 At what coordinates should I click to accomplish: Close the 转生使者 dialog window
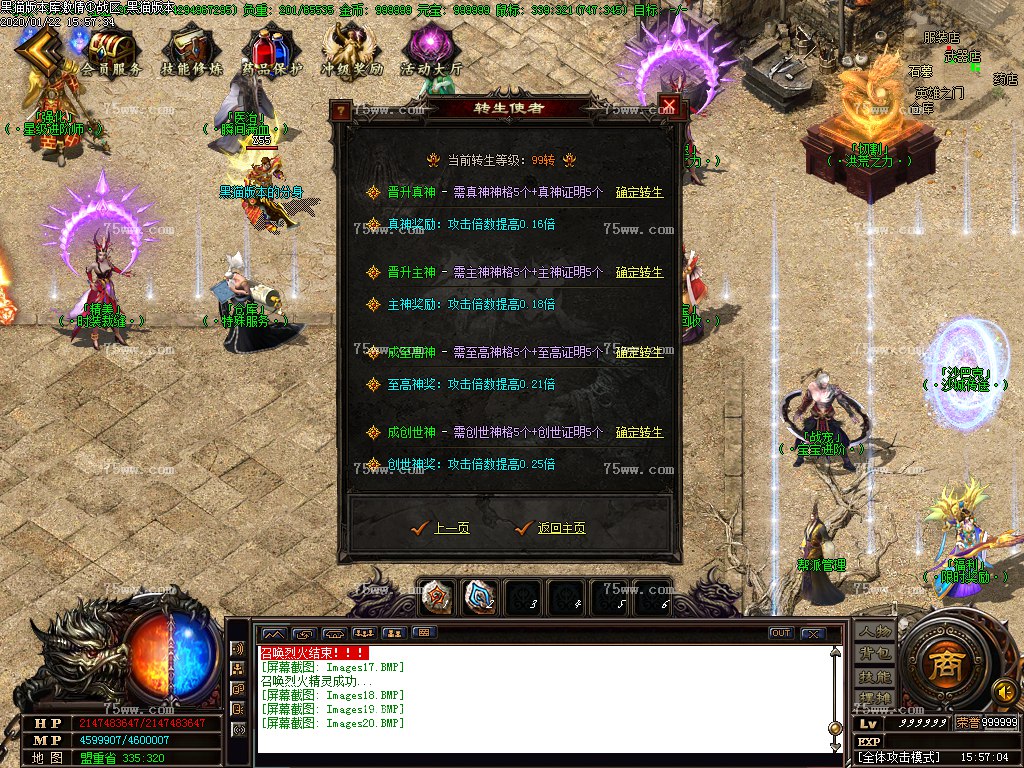(669, 108)
